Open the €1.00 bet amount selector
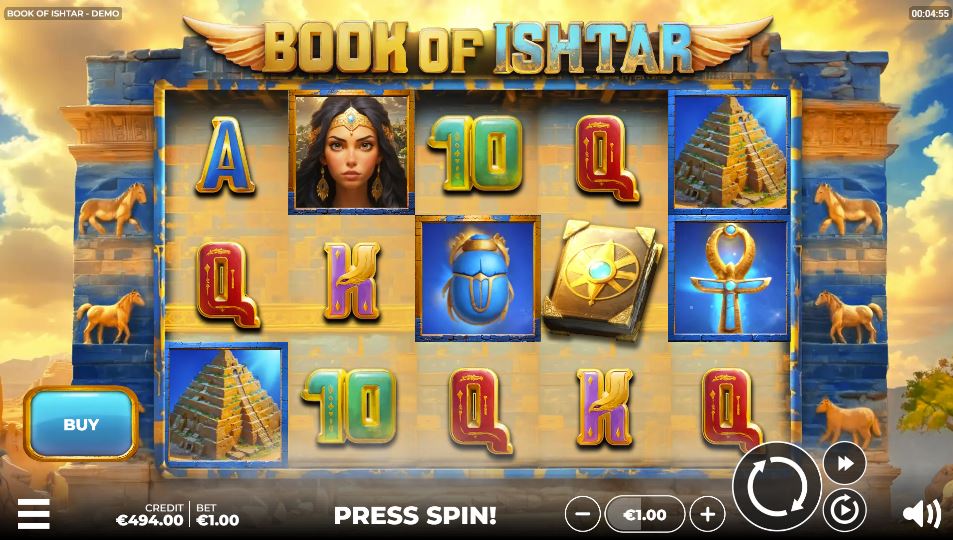This screenshot has height=540, width=953. [x=645, y=514]
